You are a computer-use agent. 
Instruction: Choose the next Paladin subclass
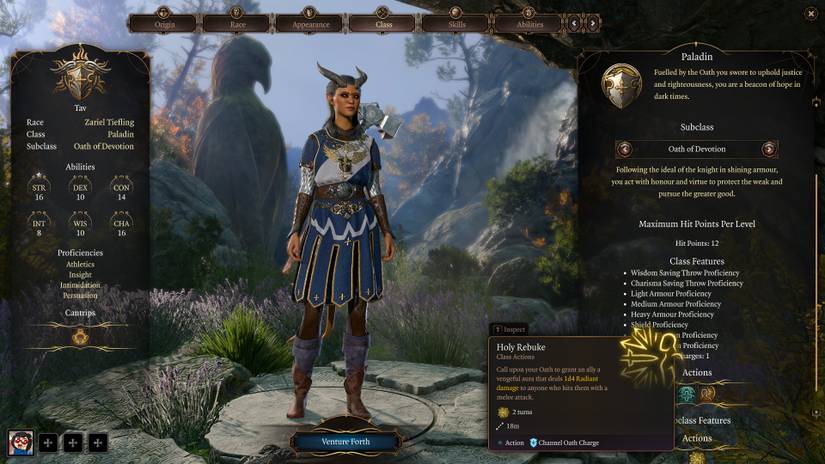point(769,149)
